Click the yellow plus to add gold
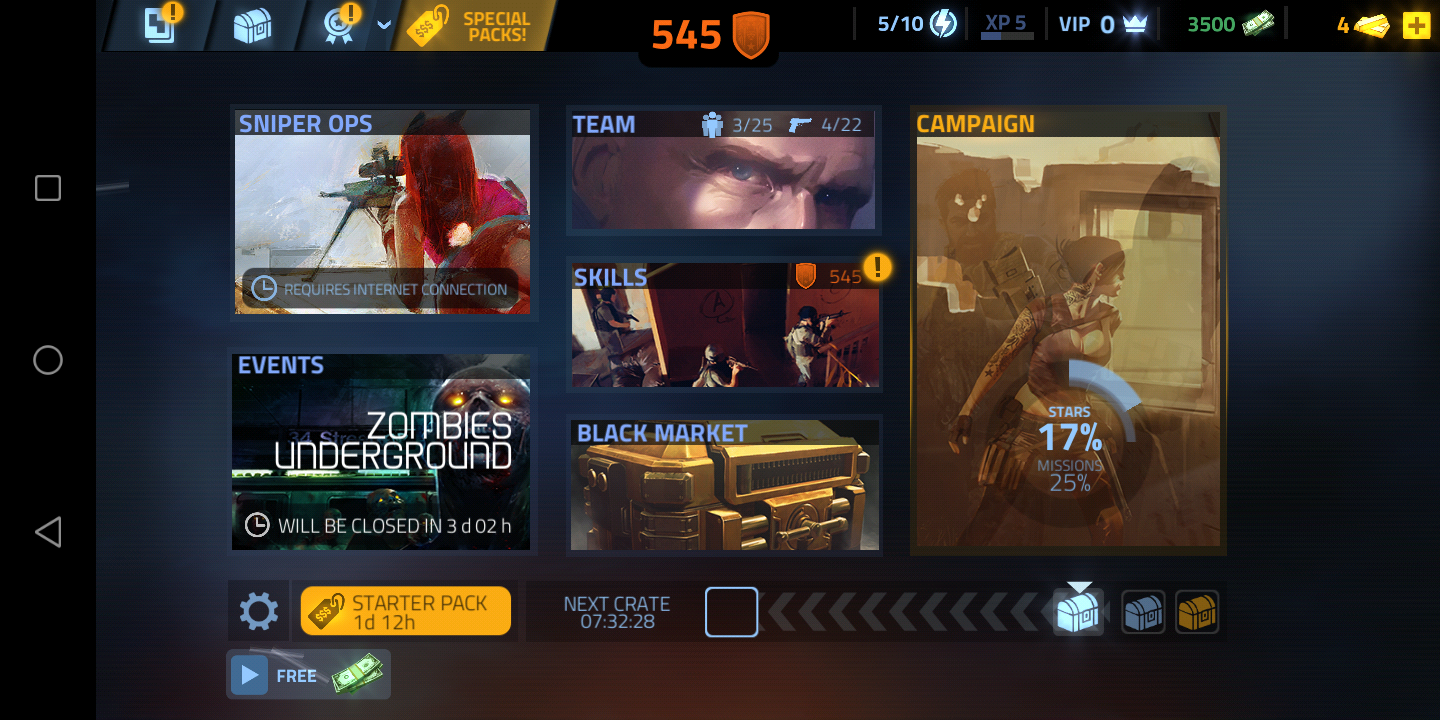 [x=1416, y=26]
